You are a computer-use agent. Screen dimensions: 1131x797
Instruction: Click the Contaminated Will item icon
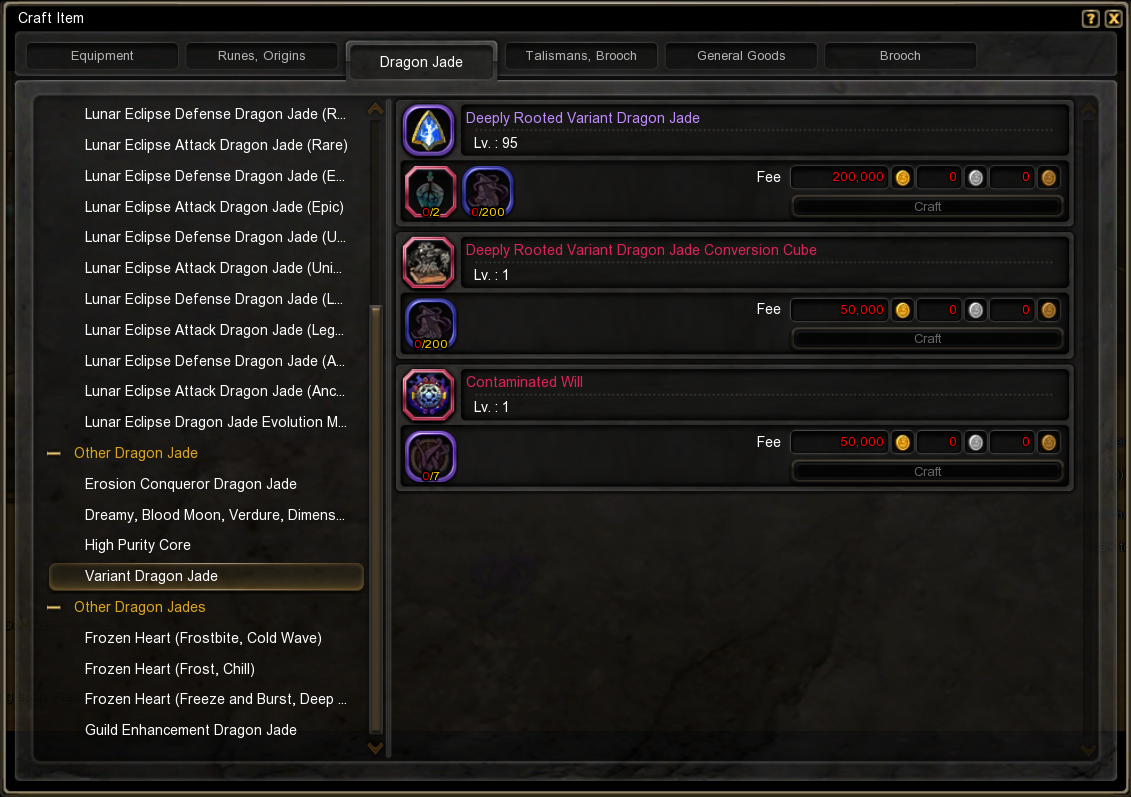[x=429, y=394]
